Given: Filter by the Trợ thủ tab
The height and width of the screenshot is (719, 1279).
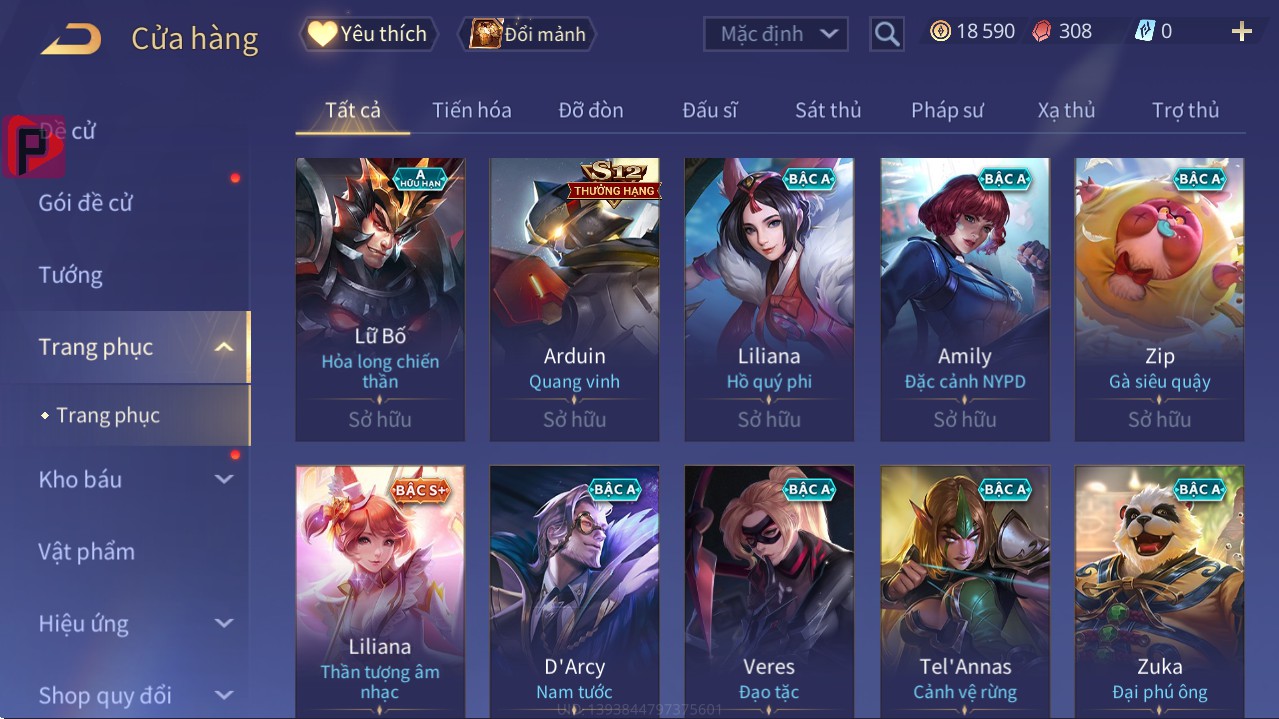Looking at the screenshot, I should point(1185,110).
